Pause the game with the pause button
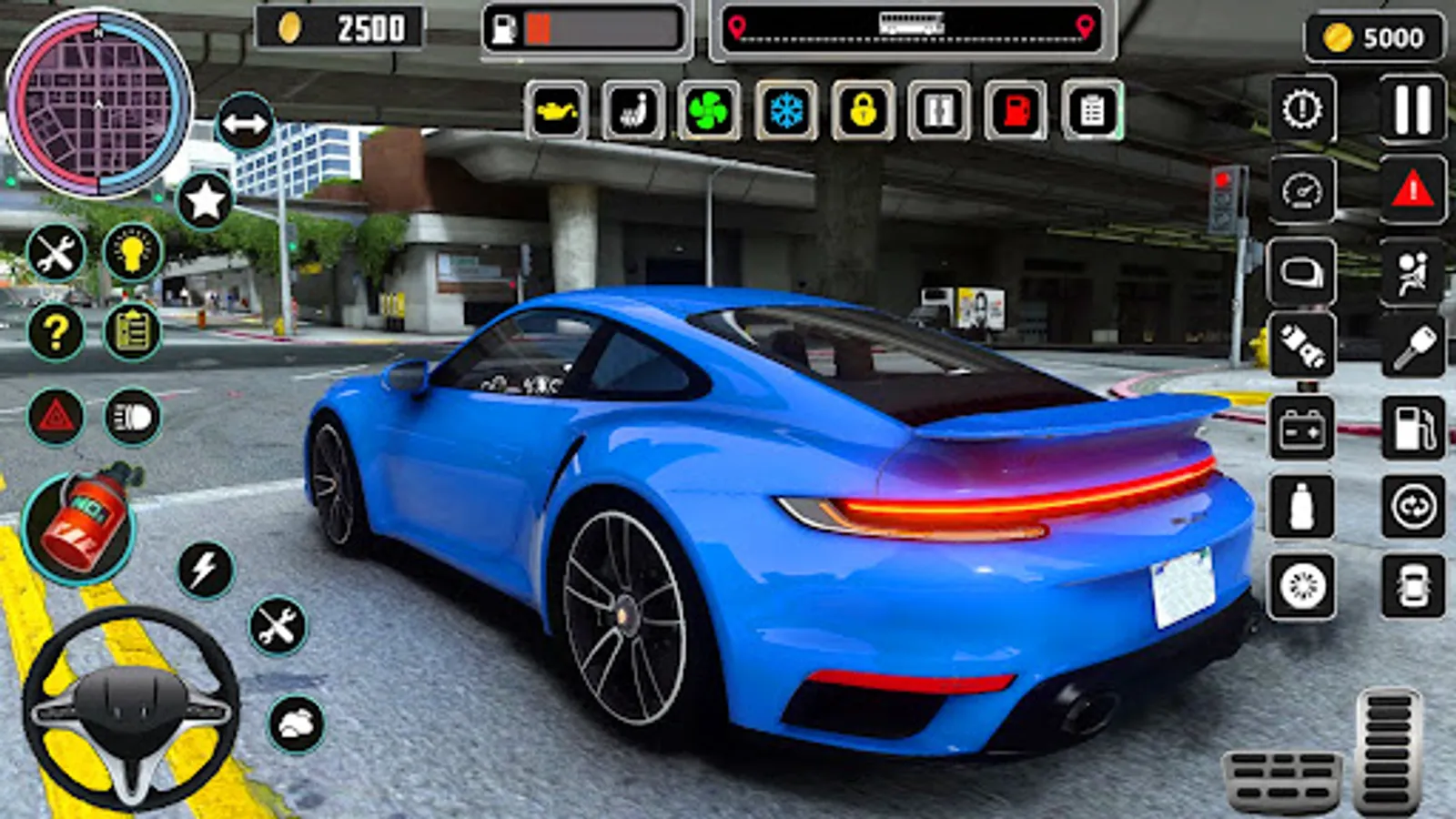1456x819 pixels. coord(1412,110)
